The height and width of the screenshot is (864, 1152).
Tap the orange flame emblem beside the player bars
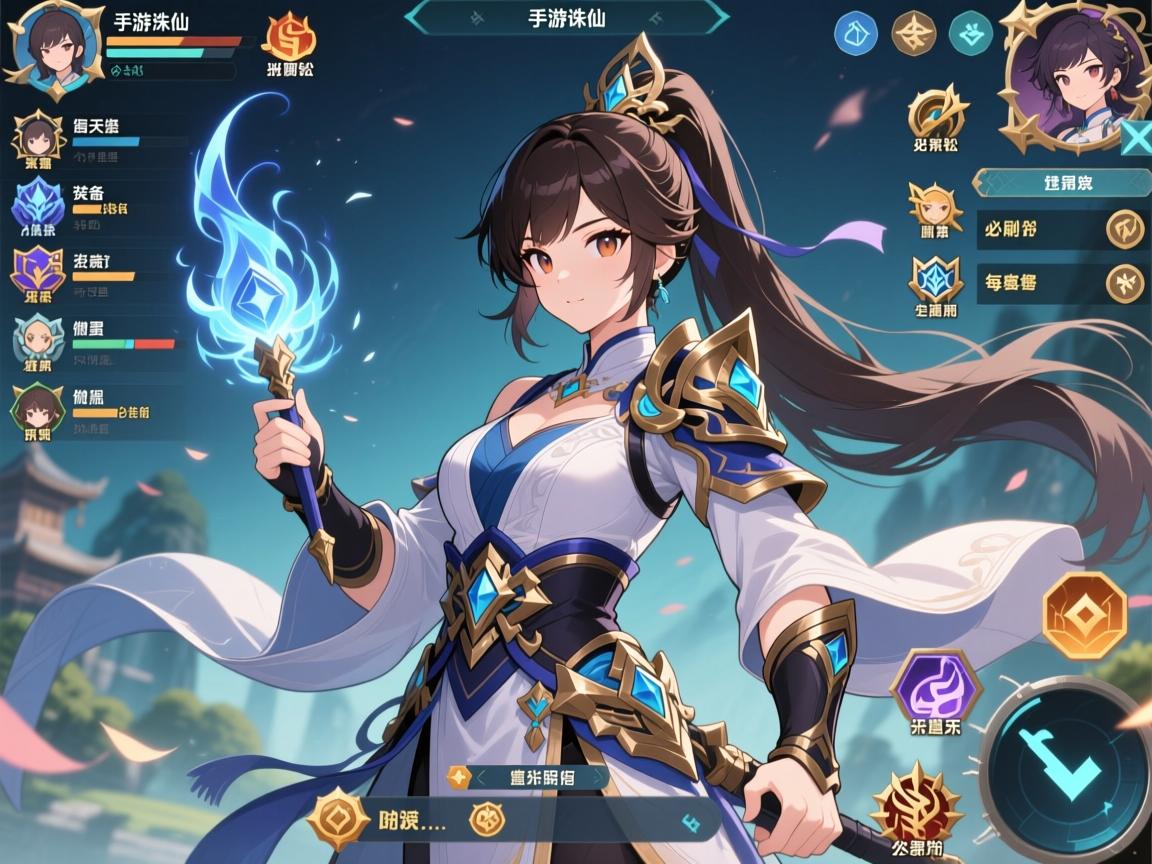[289, 37]
